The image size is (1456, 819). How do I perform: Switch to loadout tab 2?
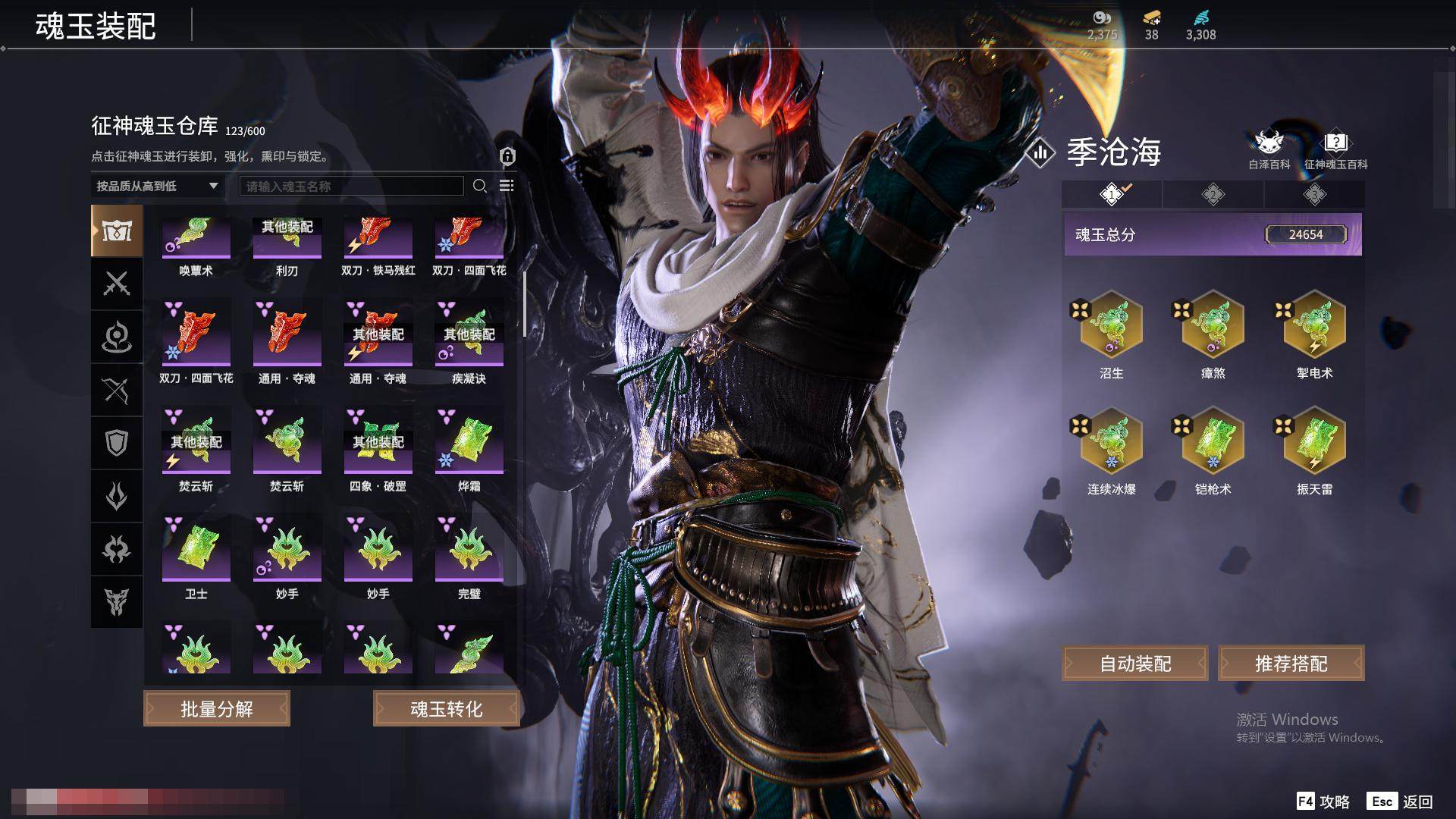tap(1213, 195)
